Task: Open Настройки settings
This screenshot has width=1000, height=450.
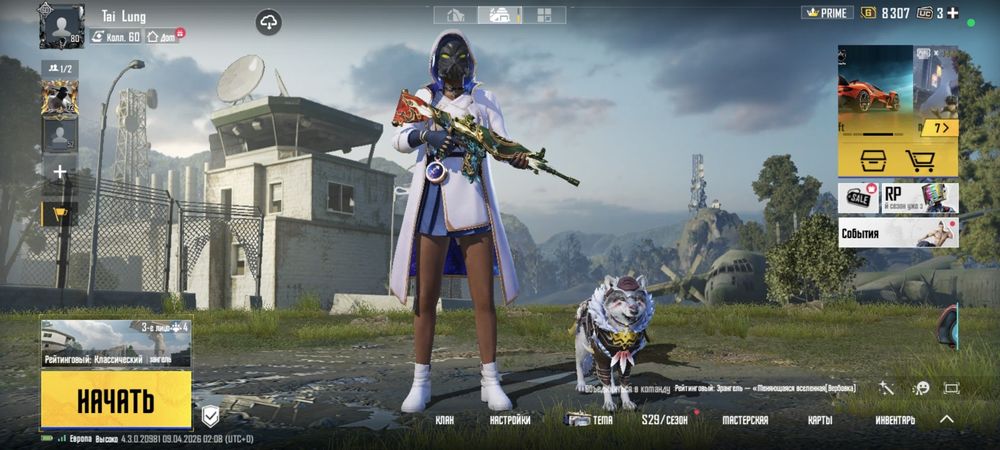Action: point(510,421)
